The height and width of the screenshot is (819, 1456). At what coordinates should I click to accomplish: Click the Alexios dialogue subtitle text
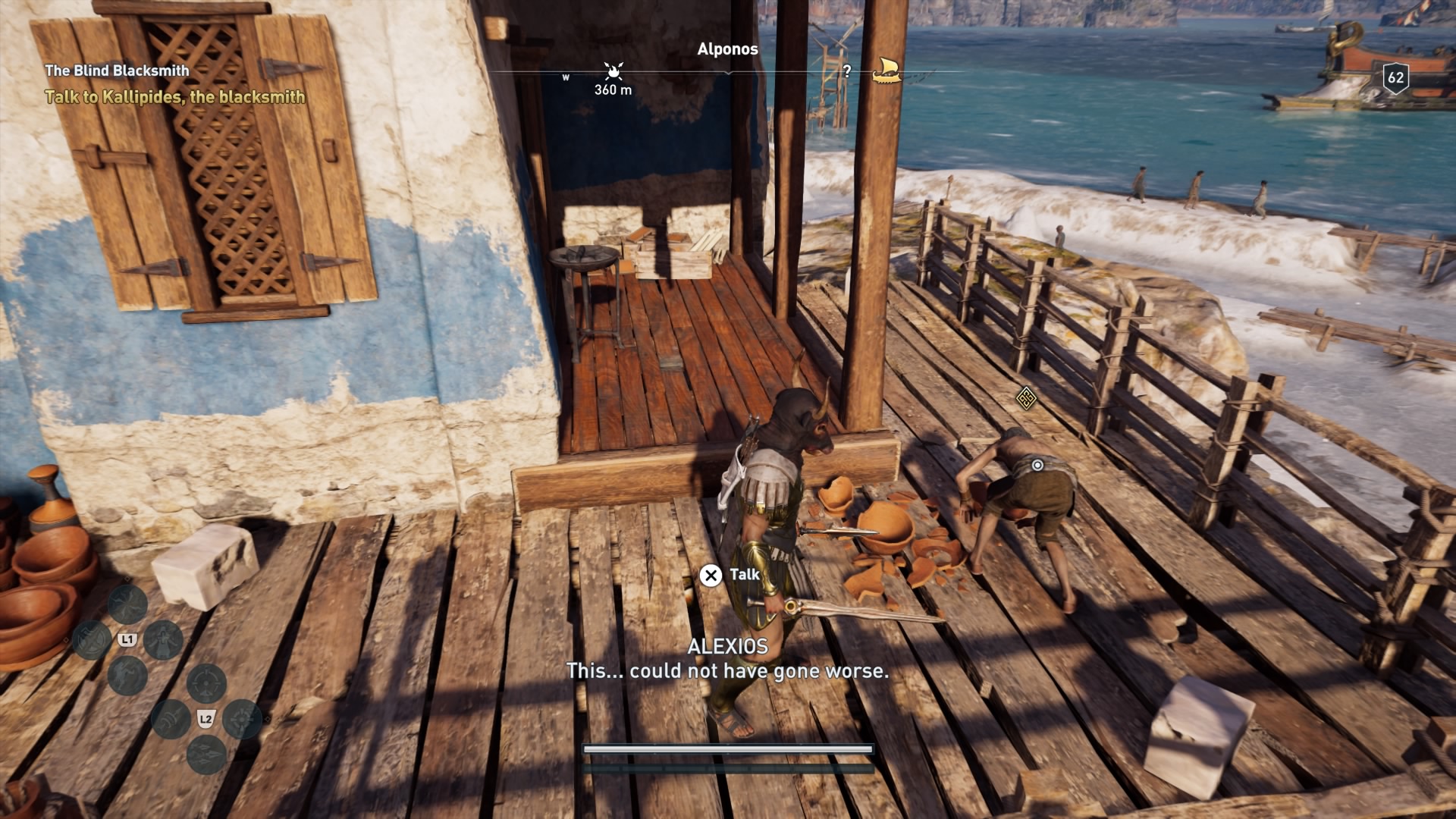[x=726, y=671]
